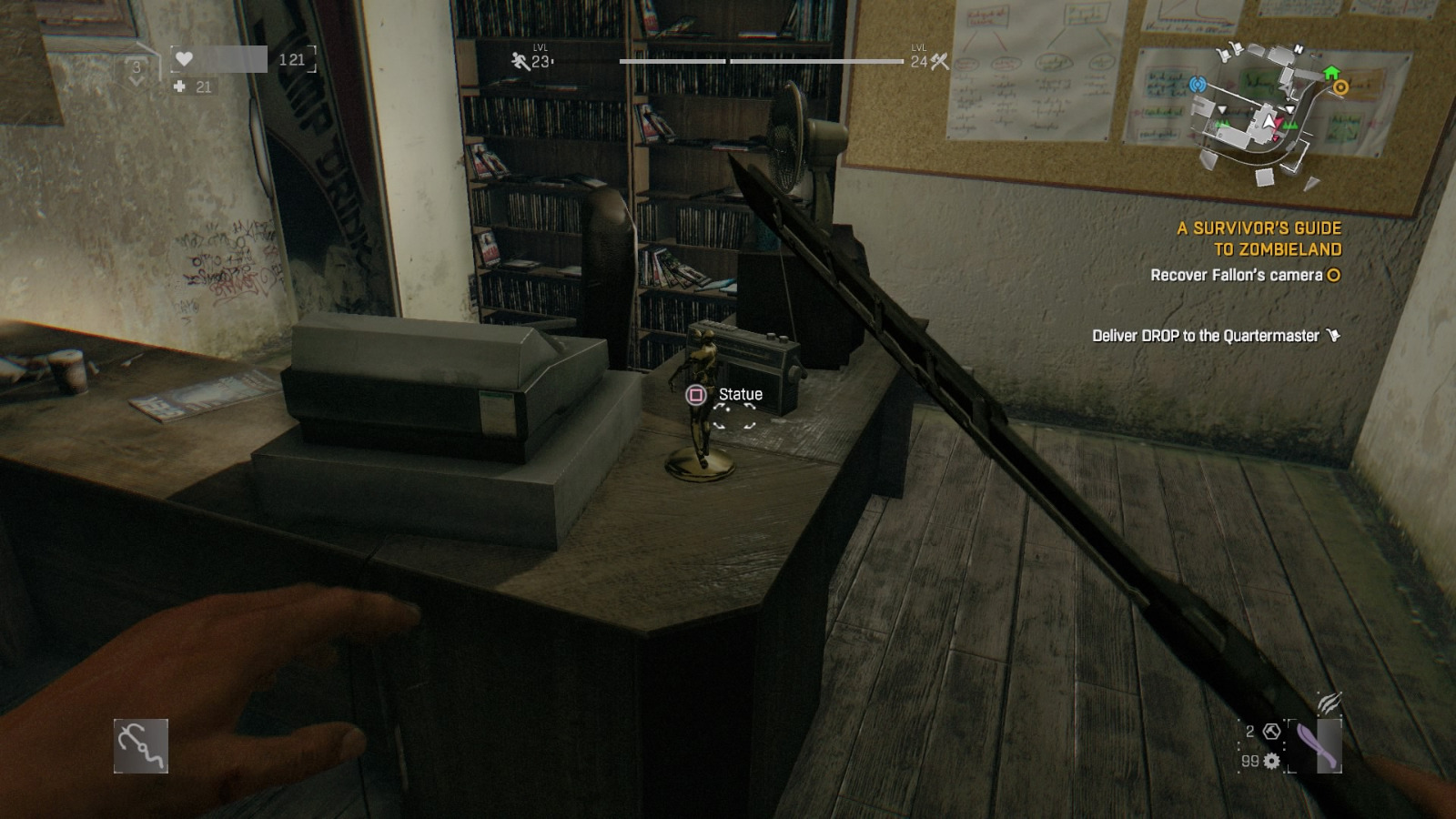Click the yellow objective circle marker on the minimap
Image resolution: width=1456 pixels, height=819 pixels.
point(1340,87)
